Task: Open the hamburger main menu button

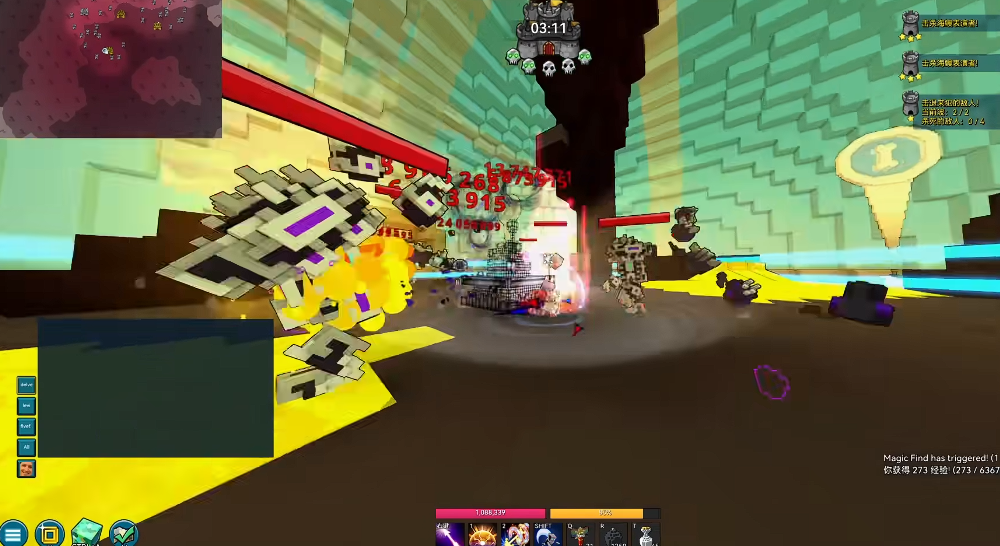Action: click(x=13, y=533)
